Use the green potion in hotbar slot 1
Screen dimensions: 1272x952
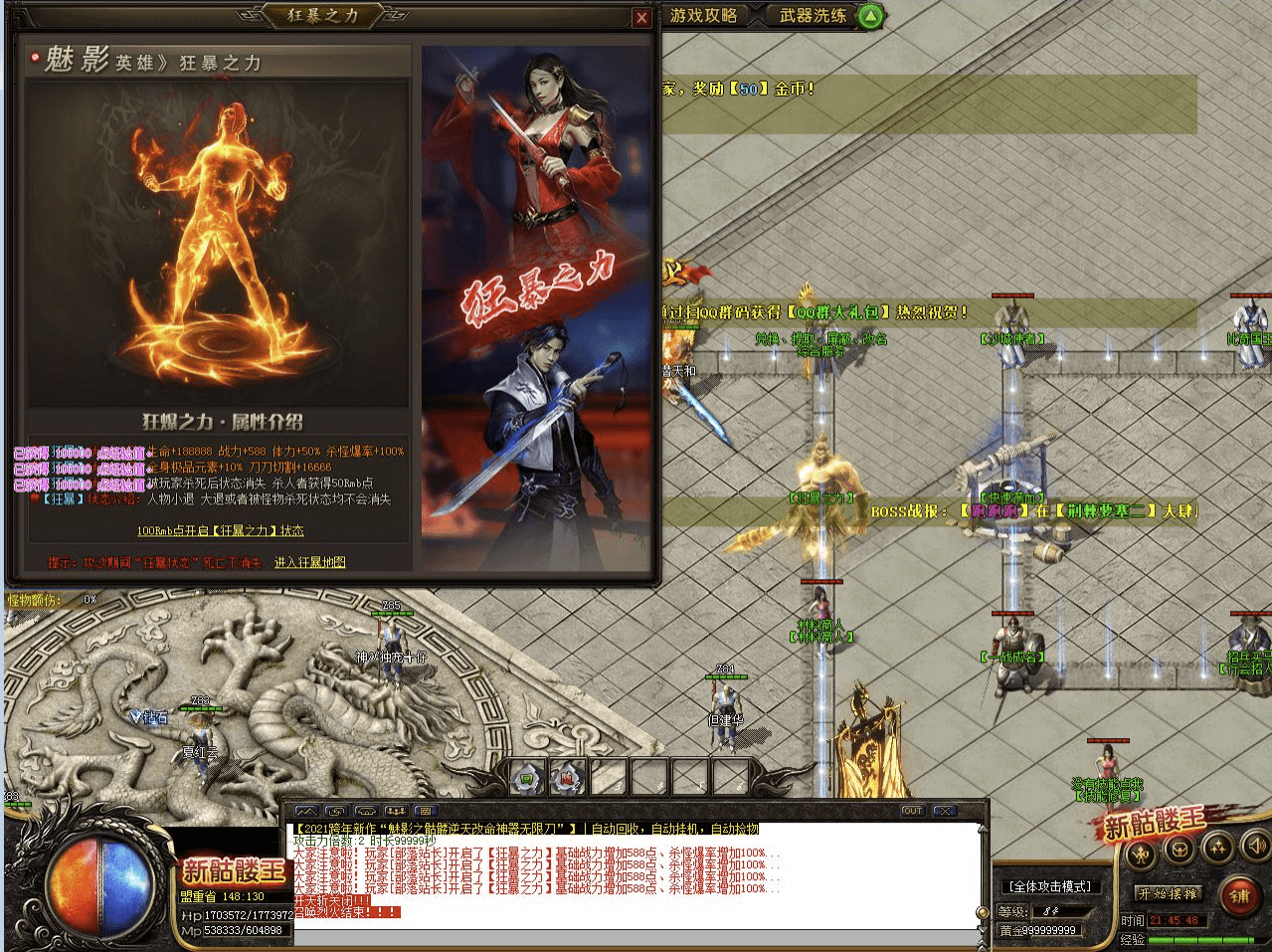pos(527,778)
